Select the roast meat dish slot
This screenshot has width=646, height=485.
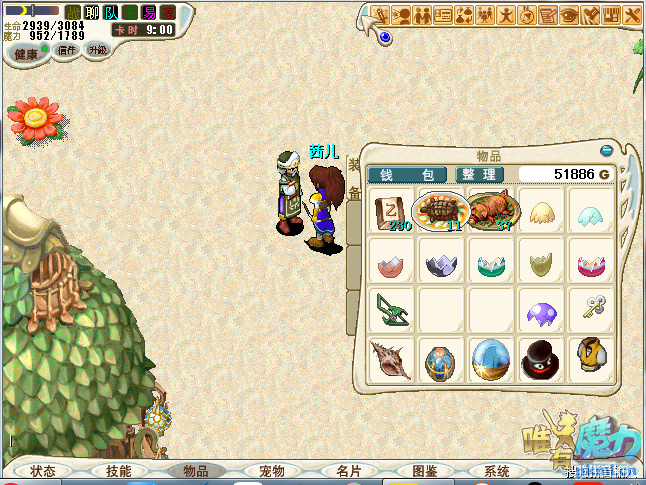[492, 211]
